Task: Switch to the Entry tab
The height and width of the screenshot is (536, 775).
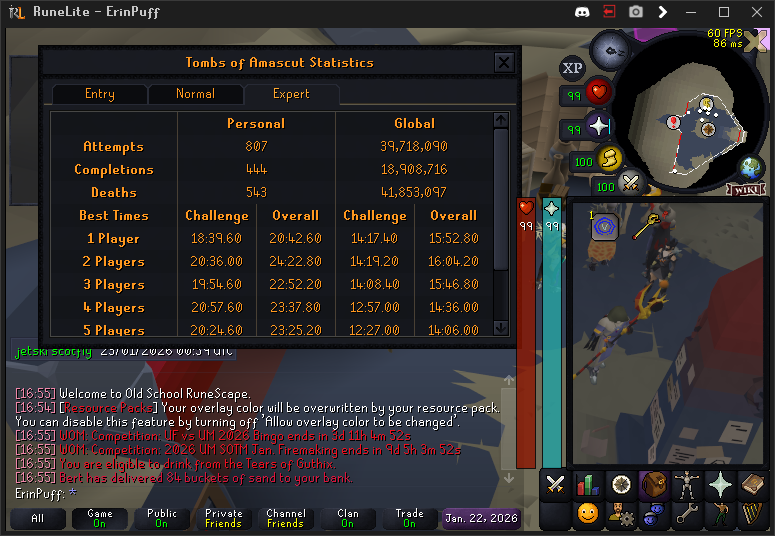Action: [x=100, y=94]
